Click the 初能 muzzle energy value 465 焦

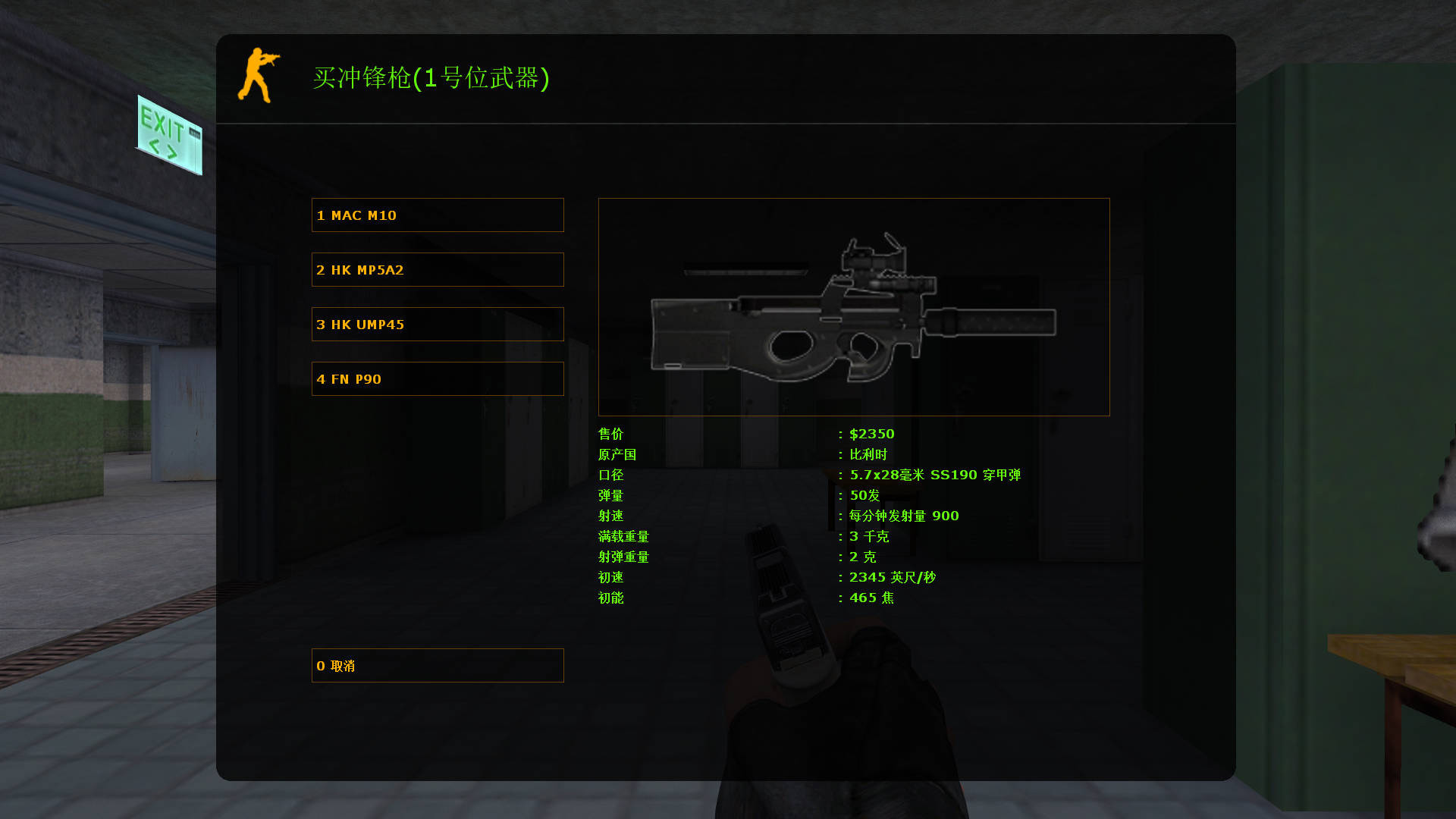(871, 598)
